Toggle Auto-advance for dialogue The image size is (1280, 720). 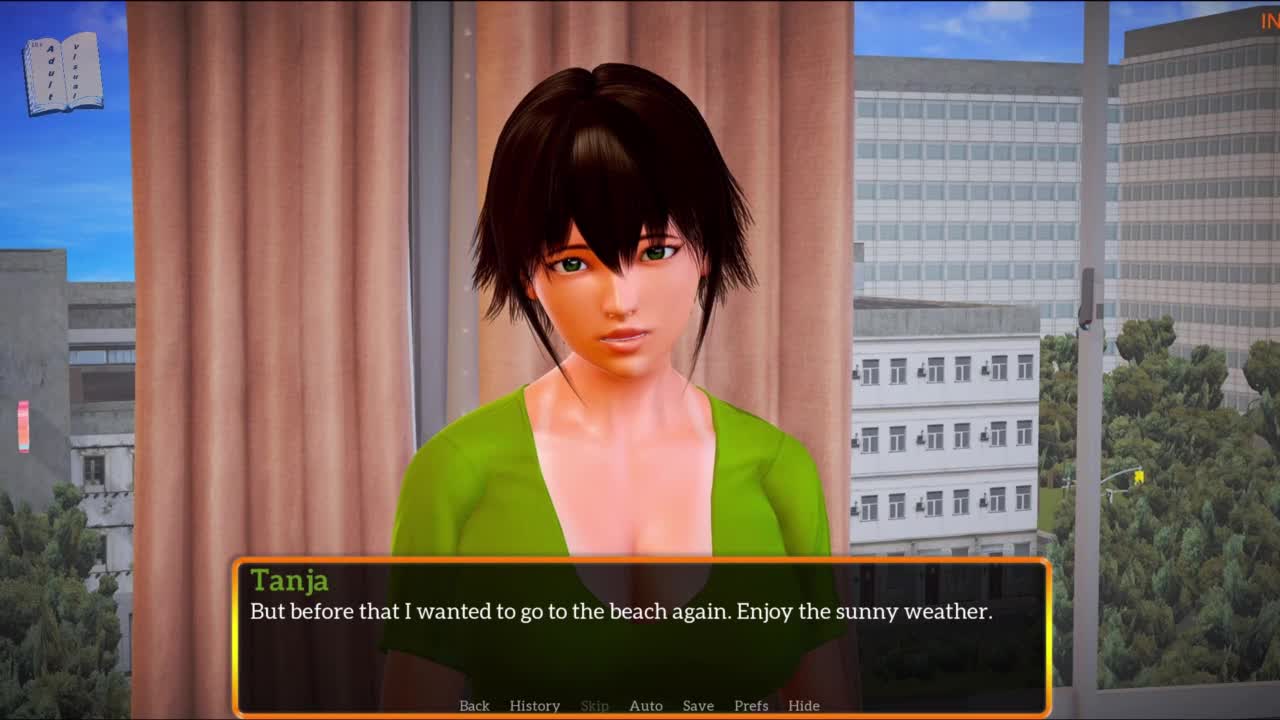click(x=645, y=705)
